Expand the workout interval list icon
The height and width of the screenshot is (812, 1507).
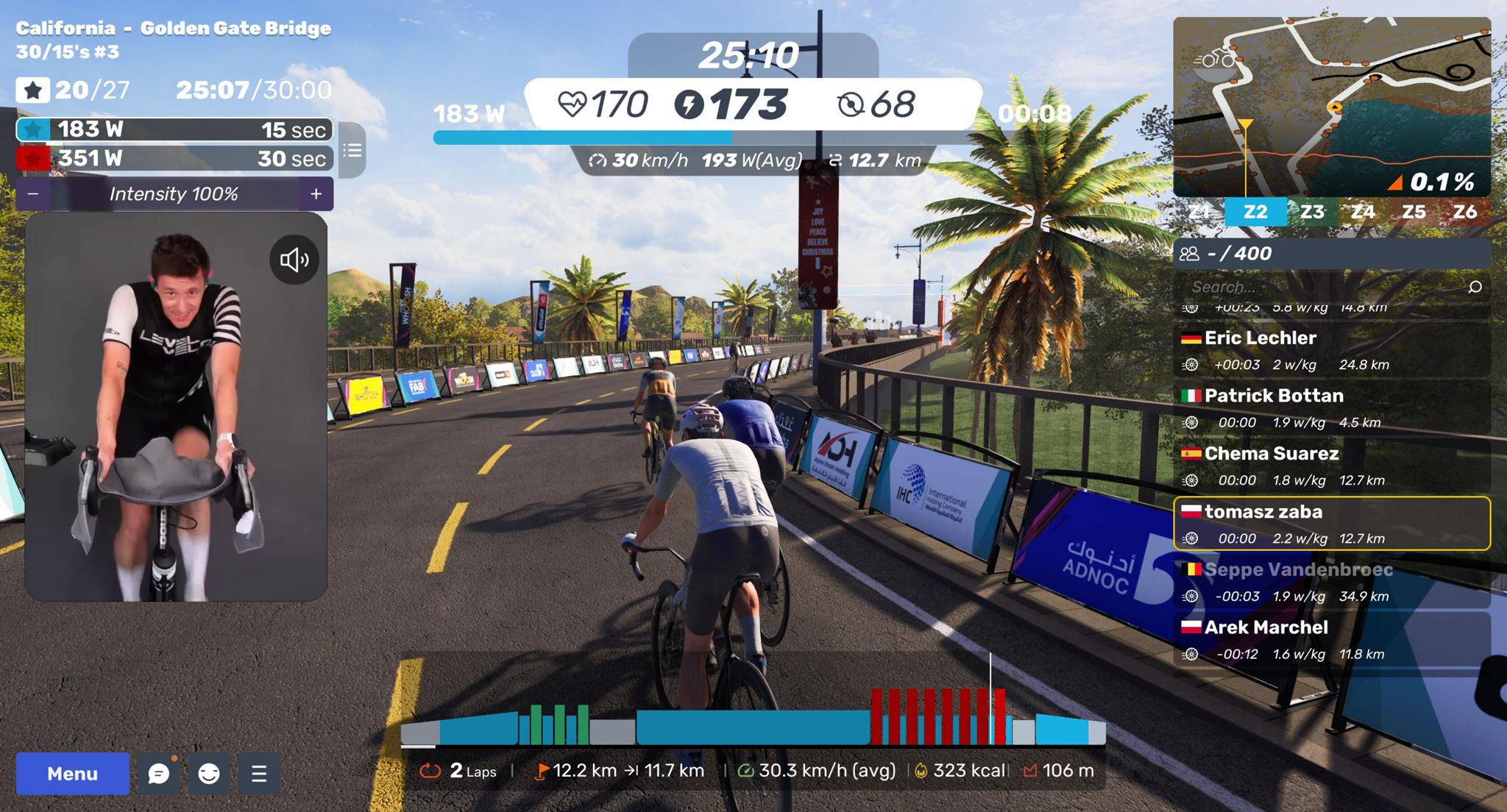(x=352, y=151)
